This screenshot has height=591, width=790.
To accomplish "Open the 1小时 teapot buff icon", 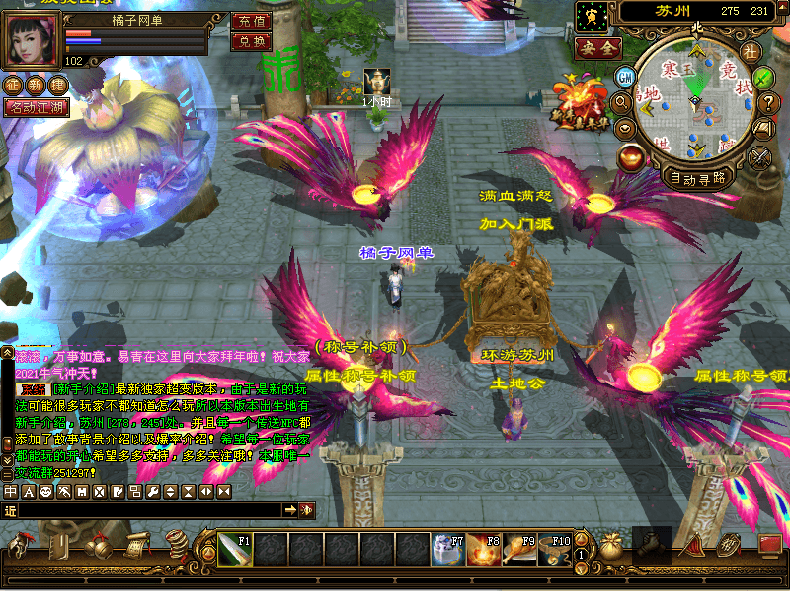I will point(376,80).
